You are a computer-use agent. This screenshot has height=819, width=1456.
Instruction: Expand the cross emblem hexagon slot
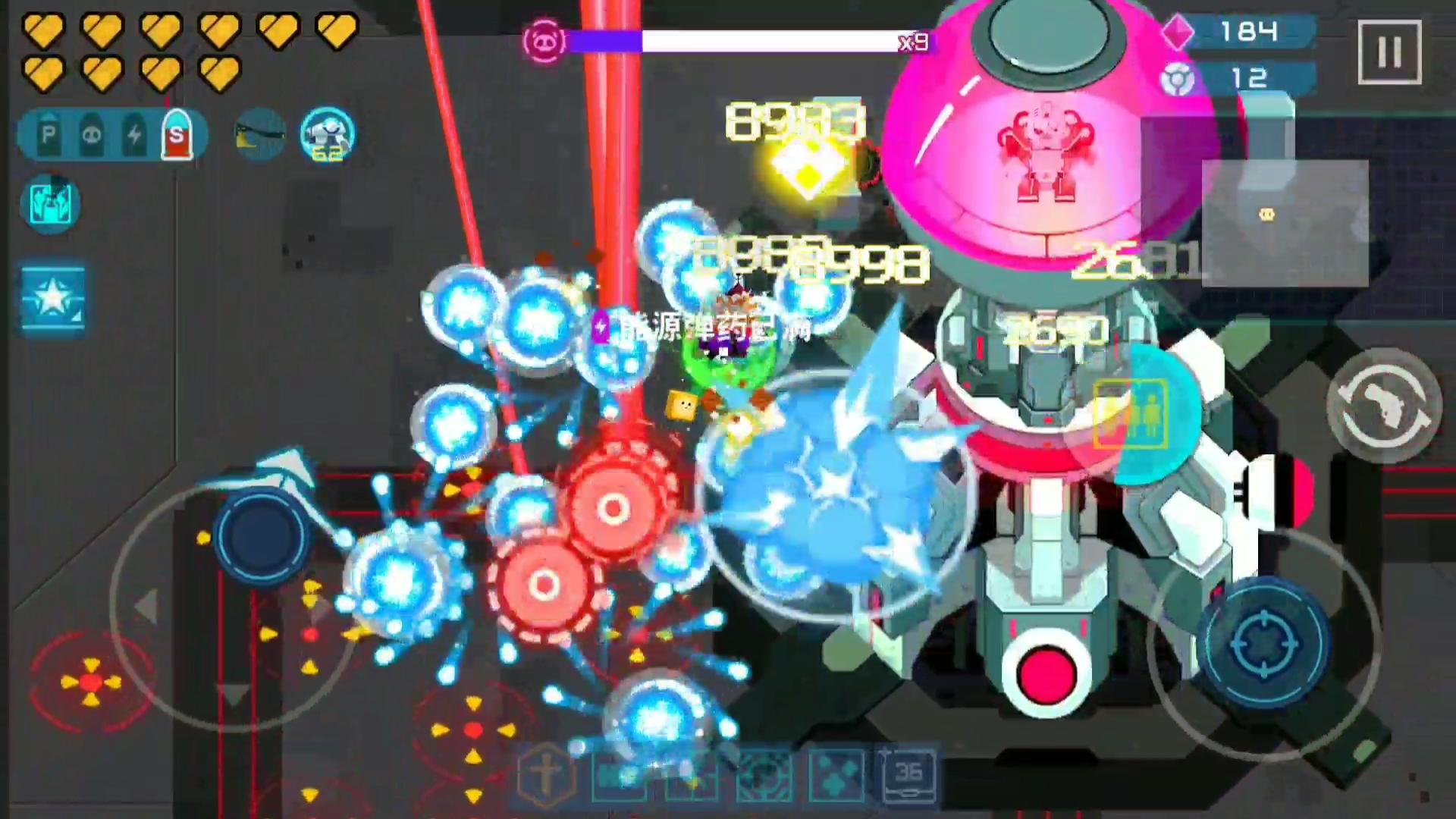[546, 773]
